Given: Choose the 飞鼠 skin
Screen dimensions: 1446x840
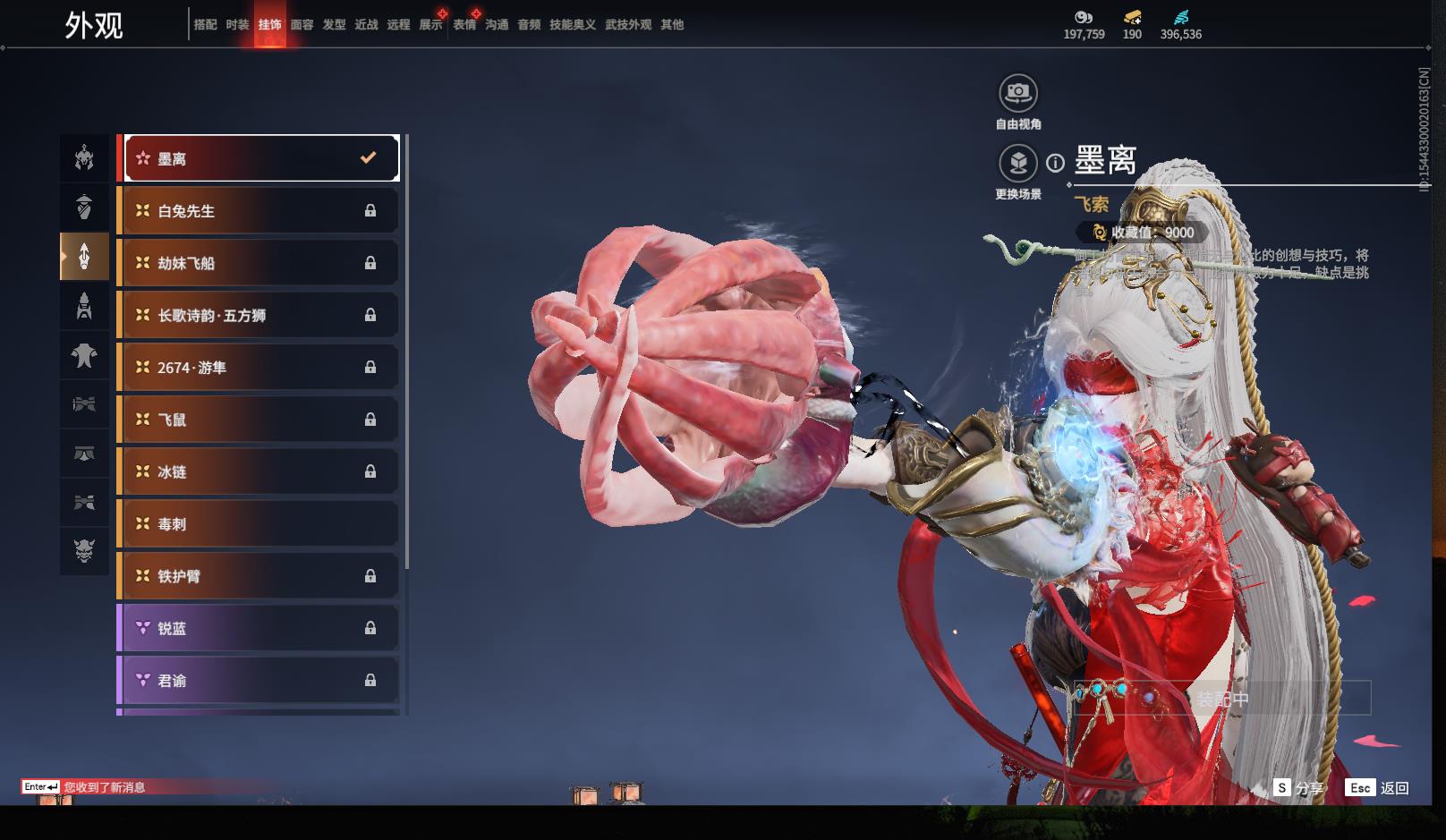Looking at the screenshot, I should 259,420.
